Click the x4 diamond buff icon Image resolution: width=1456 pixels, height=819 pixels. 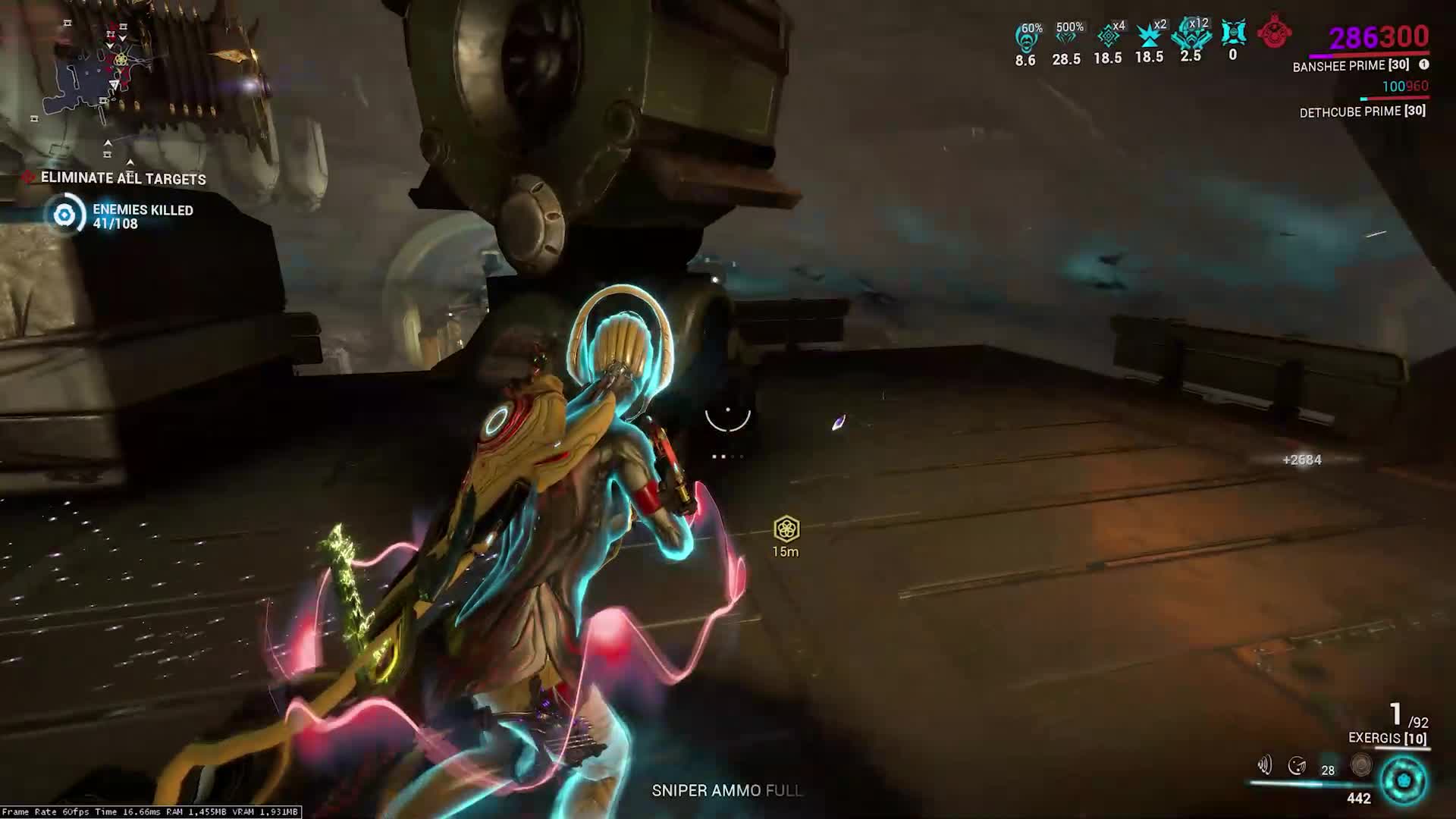click(x=1109, y=36)
